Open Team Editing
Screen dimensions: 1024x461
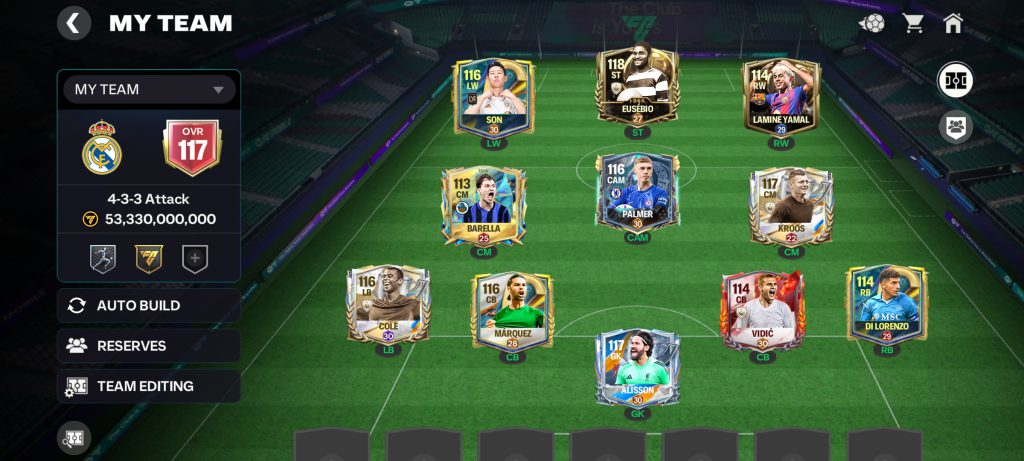pos(148,386)
